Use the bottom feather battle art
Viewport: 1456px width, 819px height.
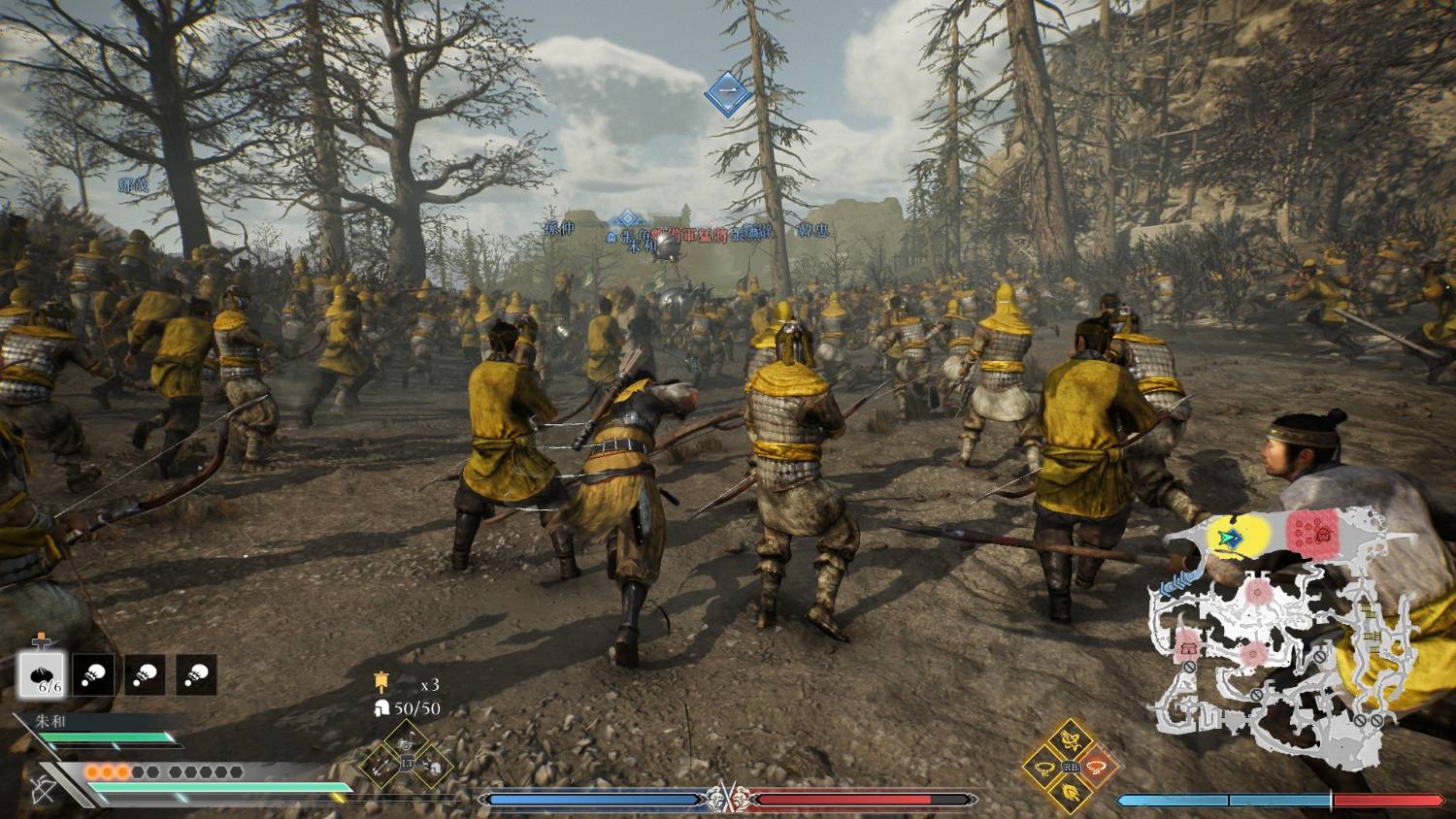coord(1071,793)
